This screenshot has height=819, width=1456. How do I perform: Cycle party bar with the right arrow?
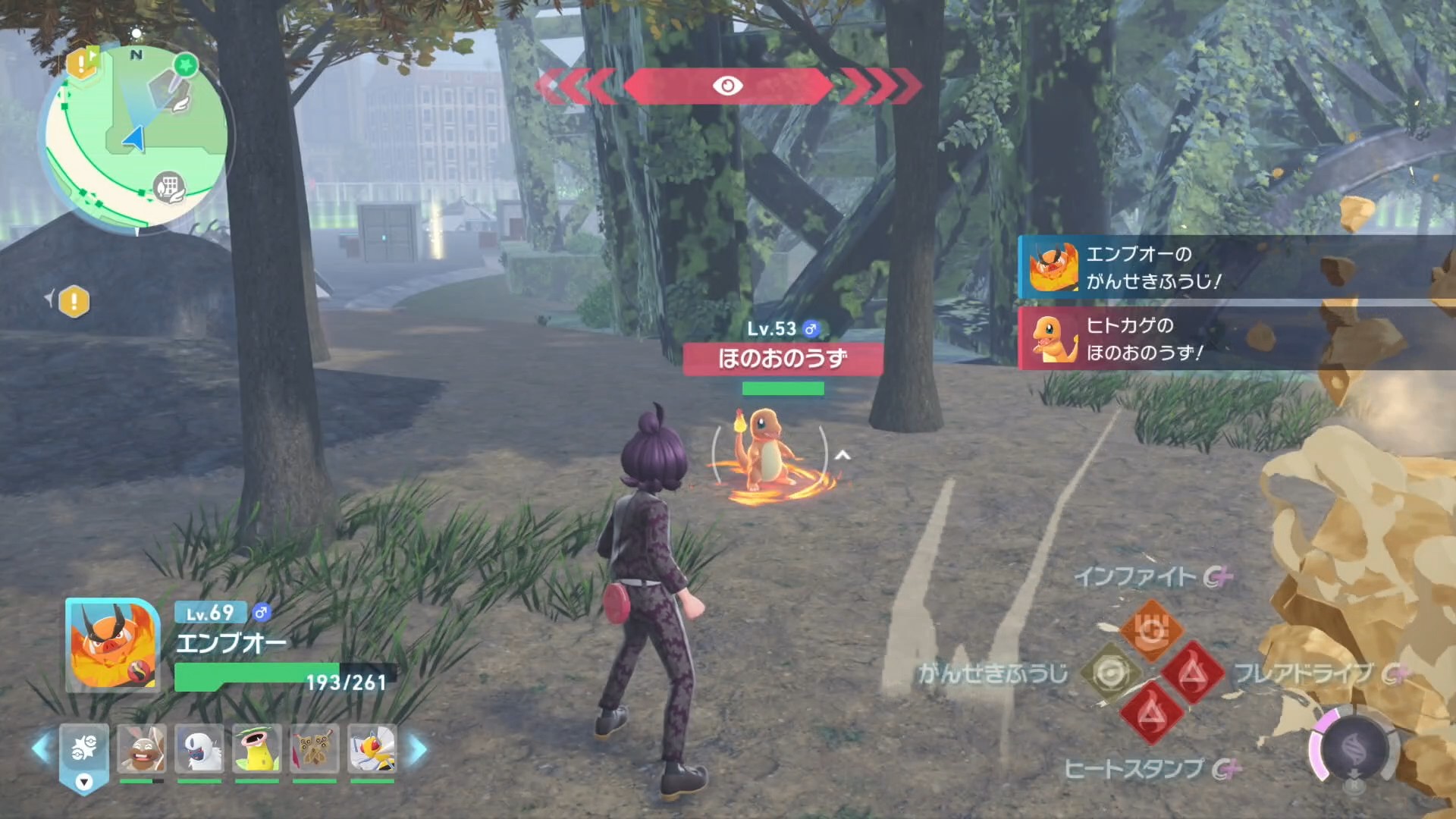click(418, 749)
